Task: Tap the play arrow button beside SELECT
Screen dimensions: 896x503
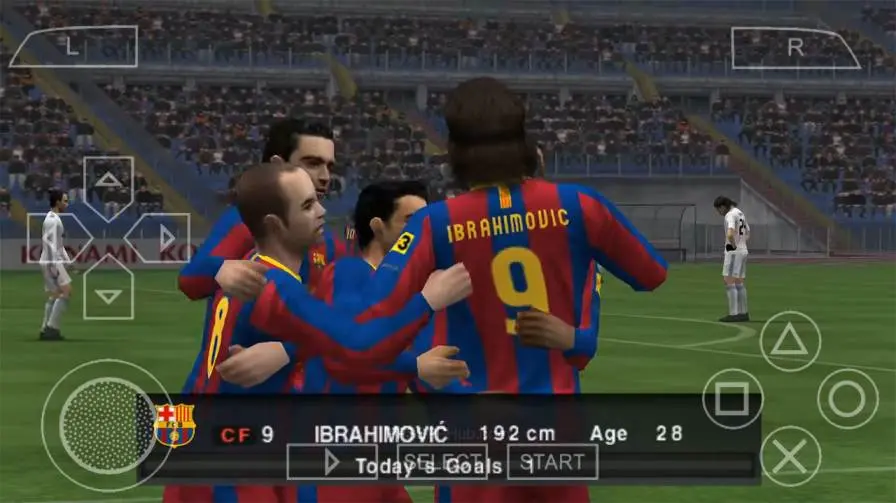Action: click(x=332, y=462)
